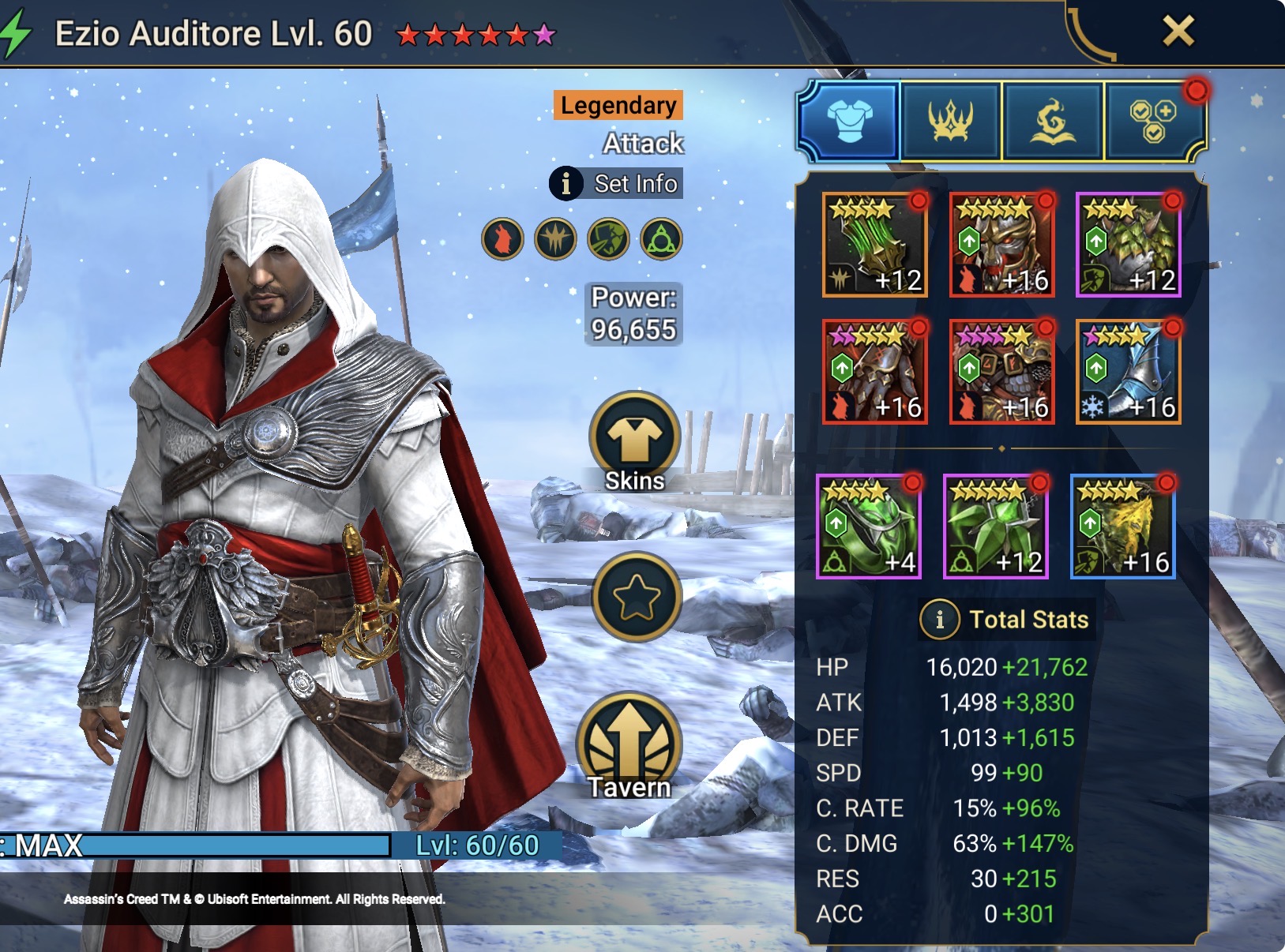The image size is (1285, 952).
Task: Open the Set Info panel
Action: coord(617,183)
